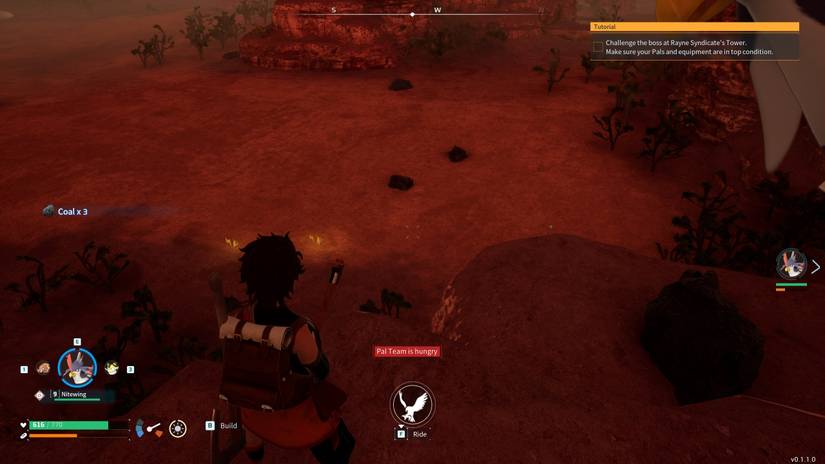
Task: Click the Pal Team is hungry alert
Action: click(407, 351)
